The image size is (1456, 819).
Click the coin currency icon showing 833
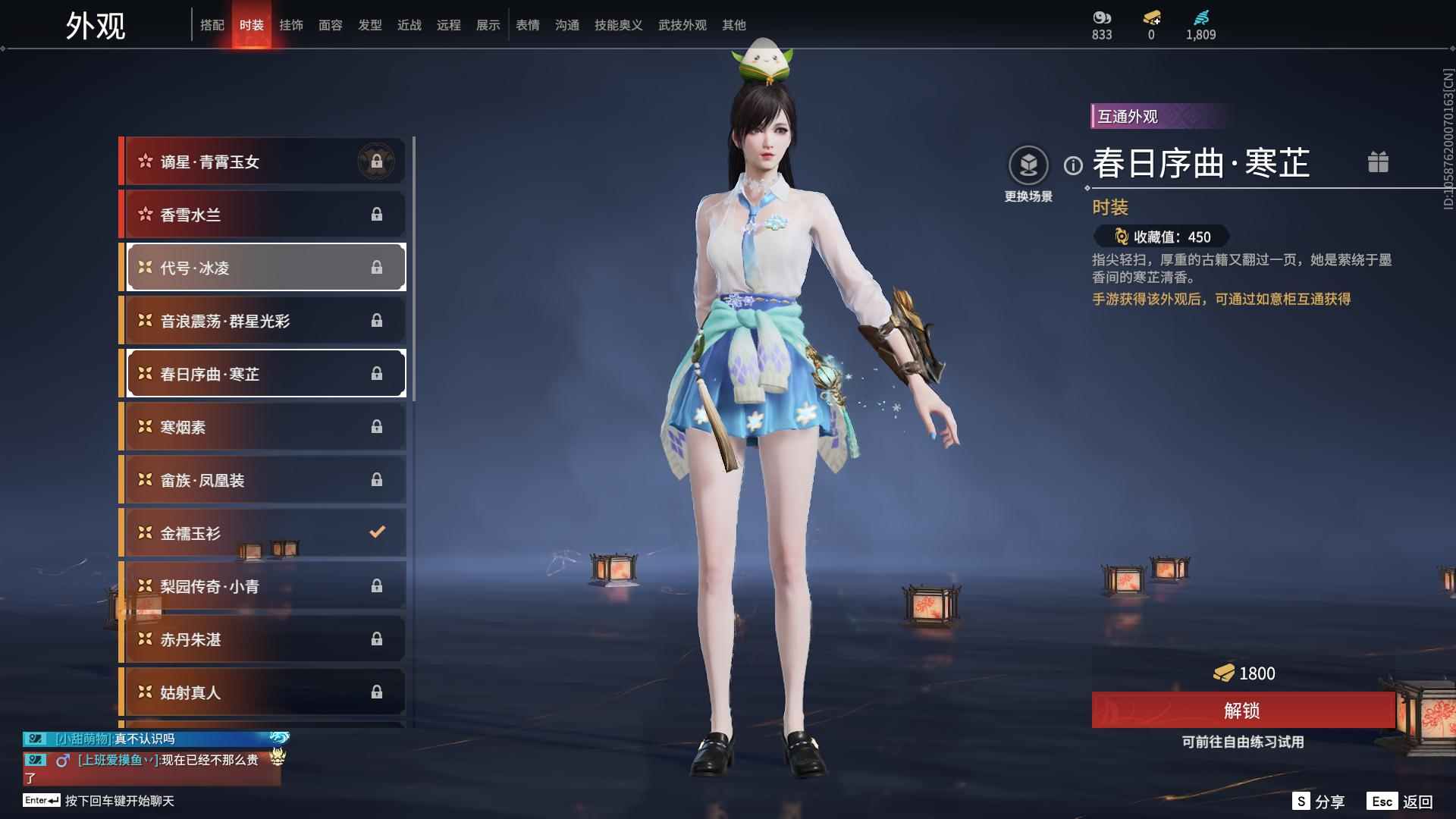tap(1100, 17)
